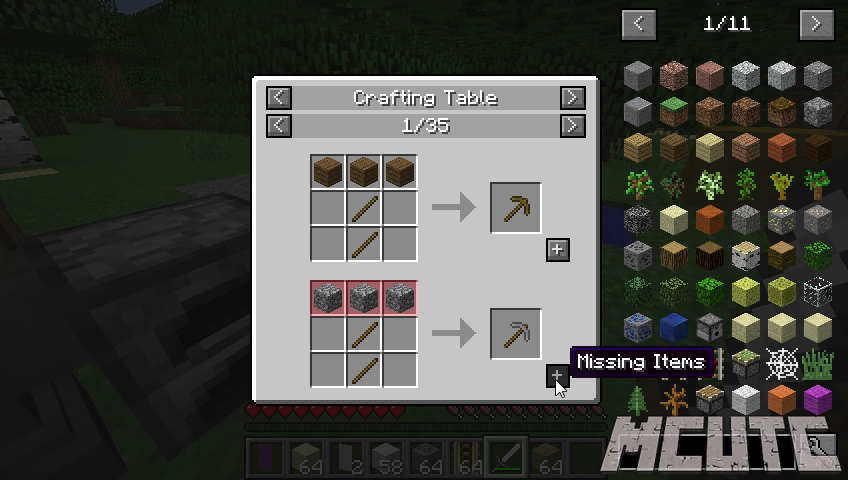Pick the magenta wool block

pos(818,400)
